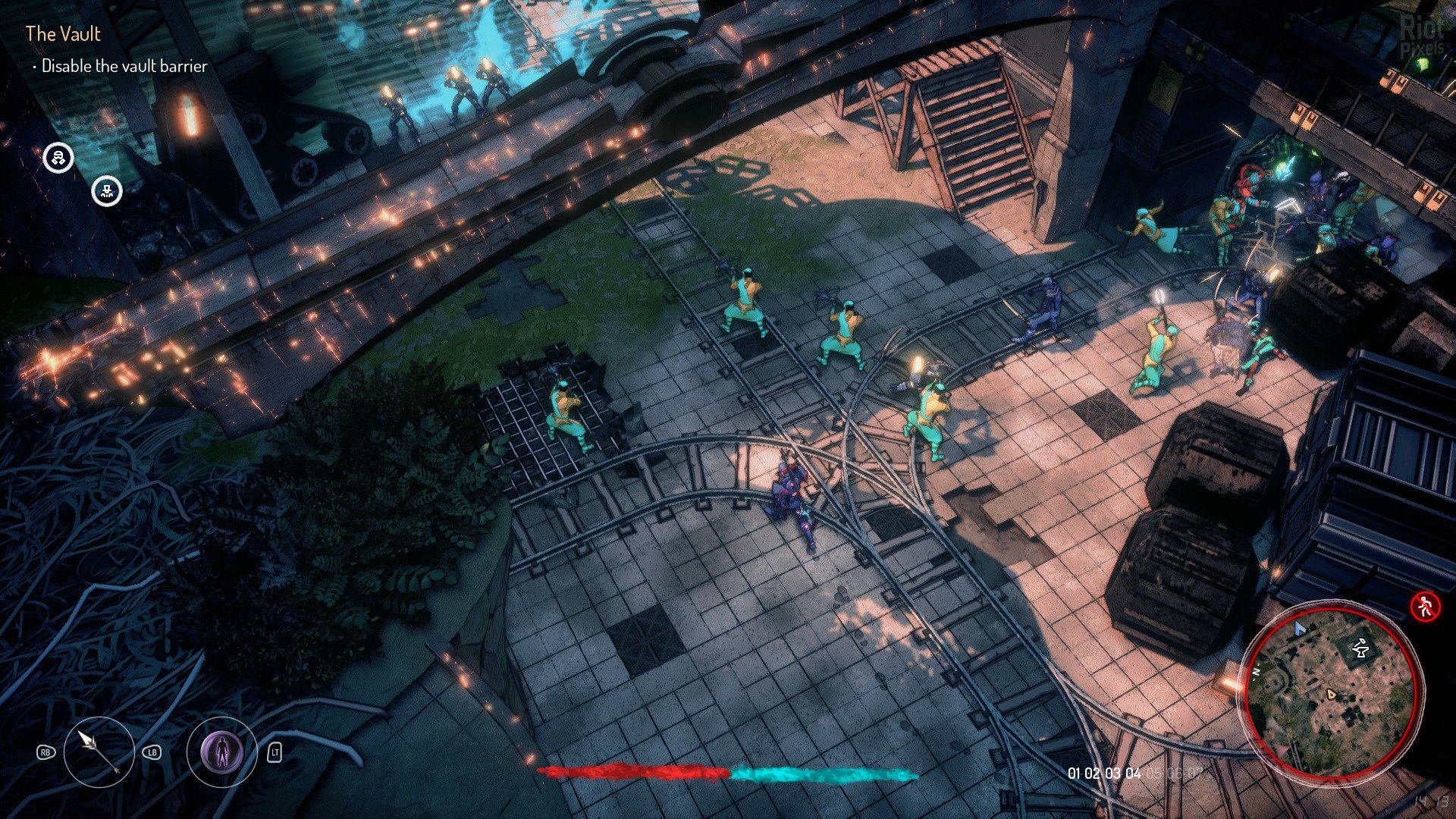Activate the purple silhouette ability

point(221,752)
